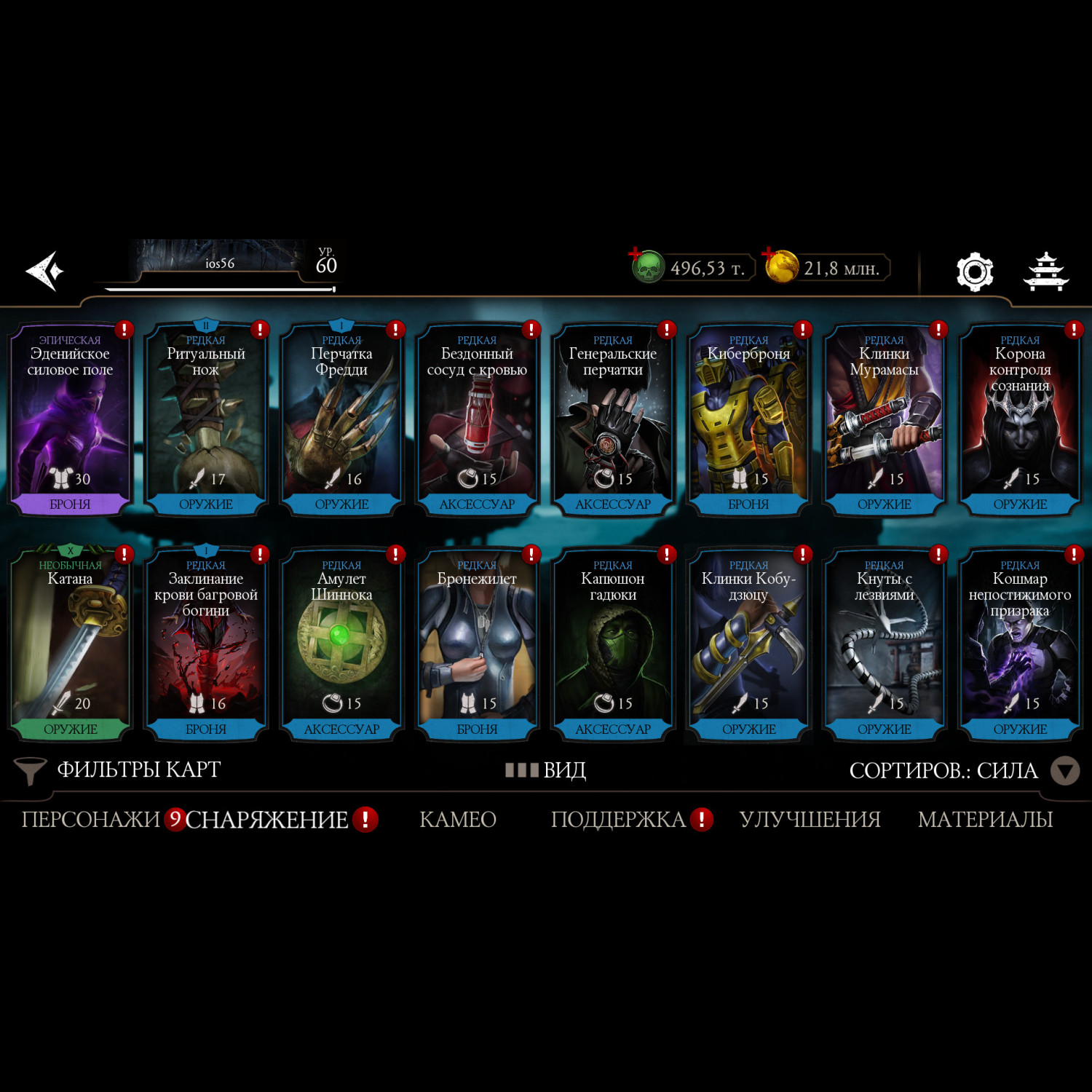The width and height of the screenshot is (1092, 1092).
Task: Open the pagoda shop icon
Action: pos(1046,272)
